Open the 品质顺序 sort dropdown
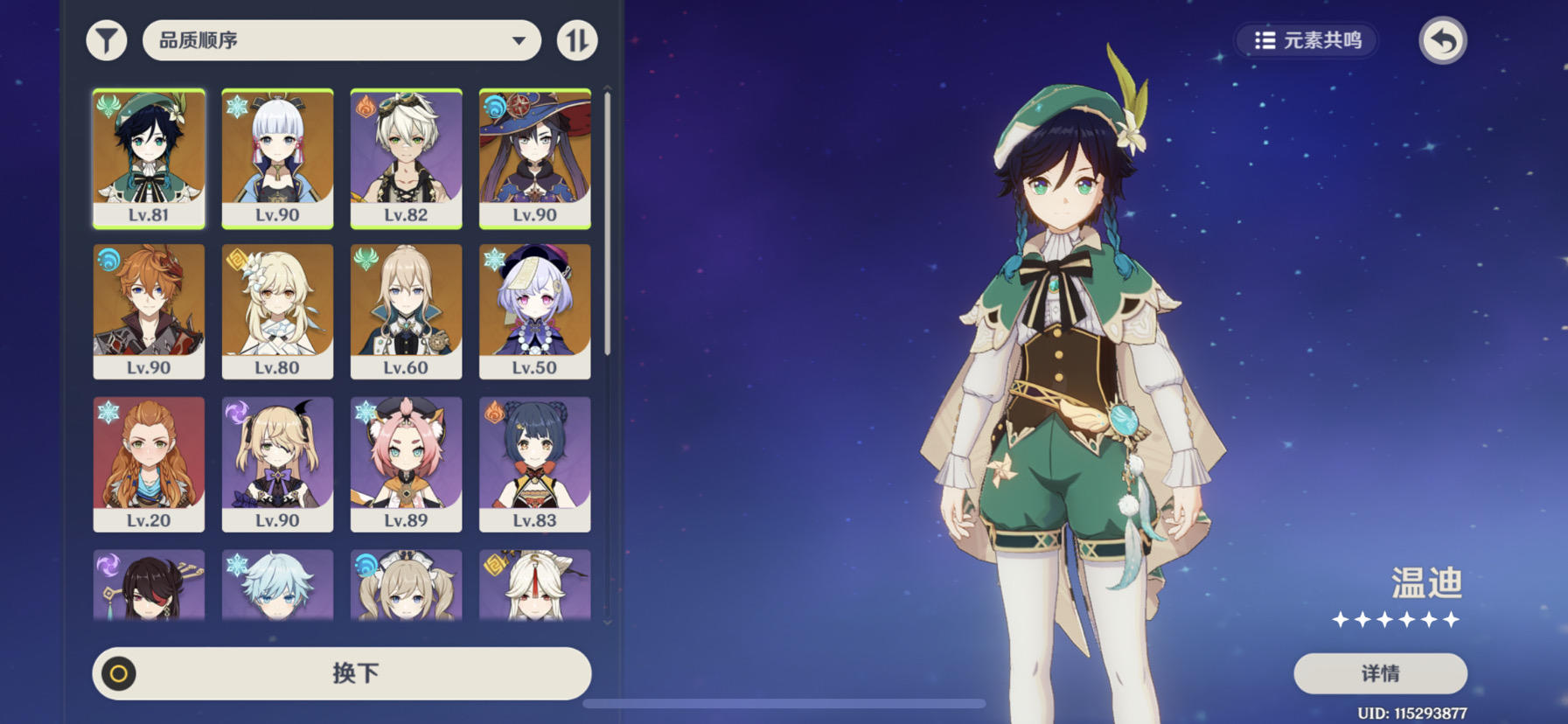Screen dimensions: 1568x724 coord(341,40)
